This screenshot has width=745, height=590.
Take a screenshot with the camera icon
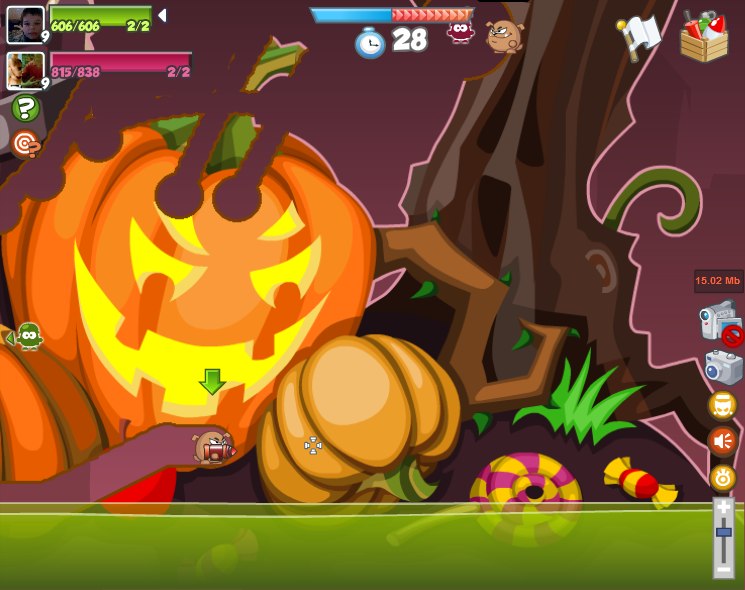pos(723,367)
